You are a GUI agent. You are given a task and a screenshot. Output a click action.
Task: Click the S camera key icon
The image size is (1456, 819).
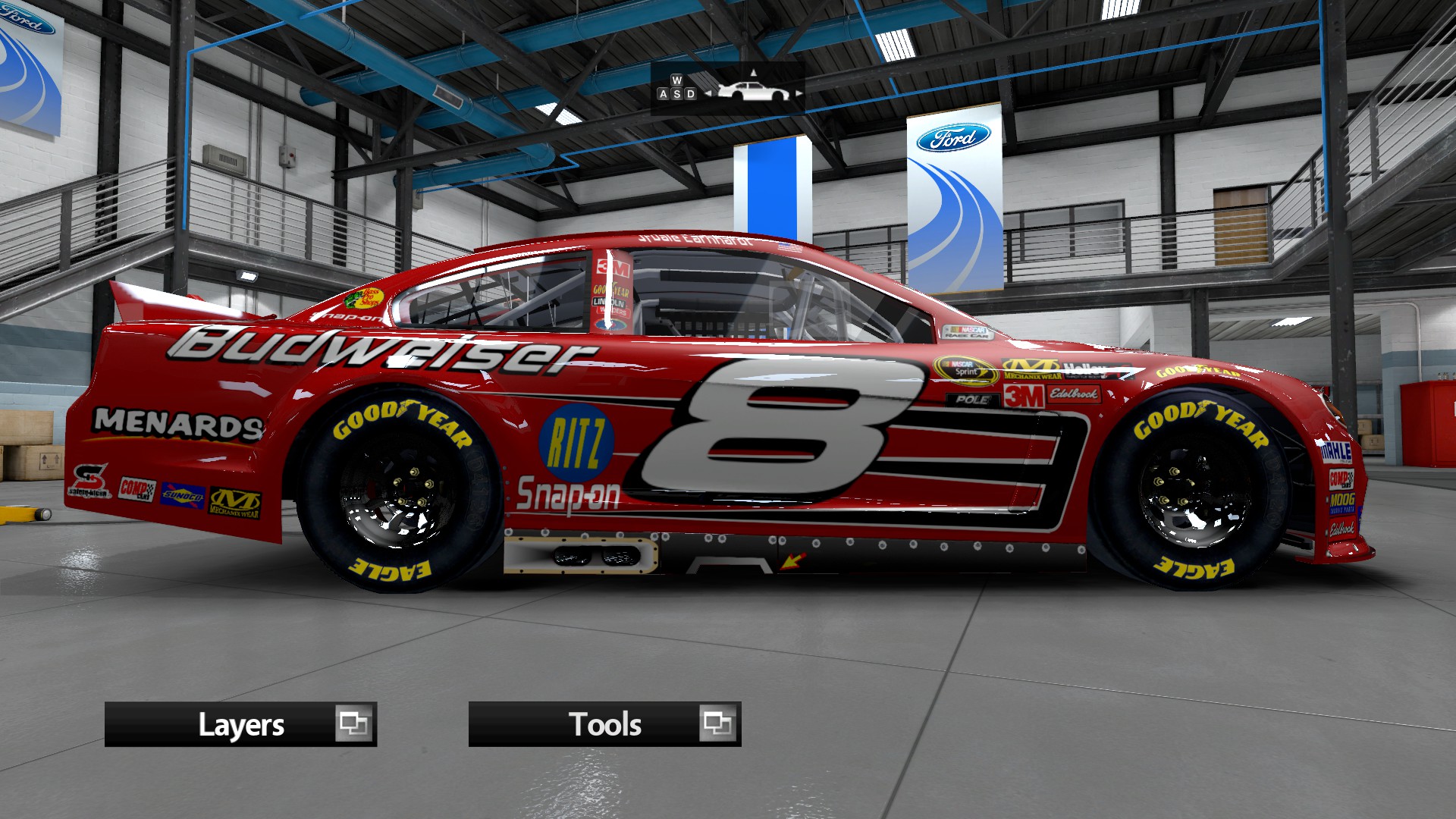[677, 94]
